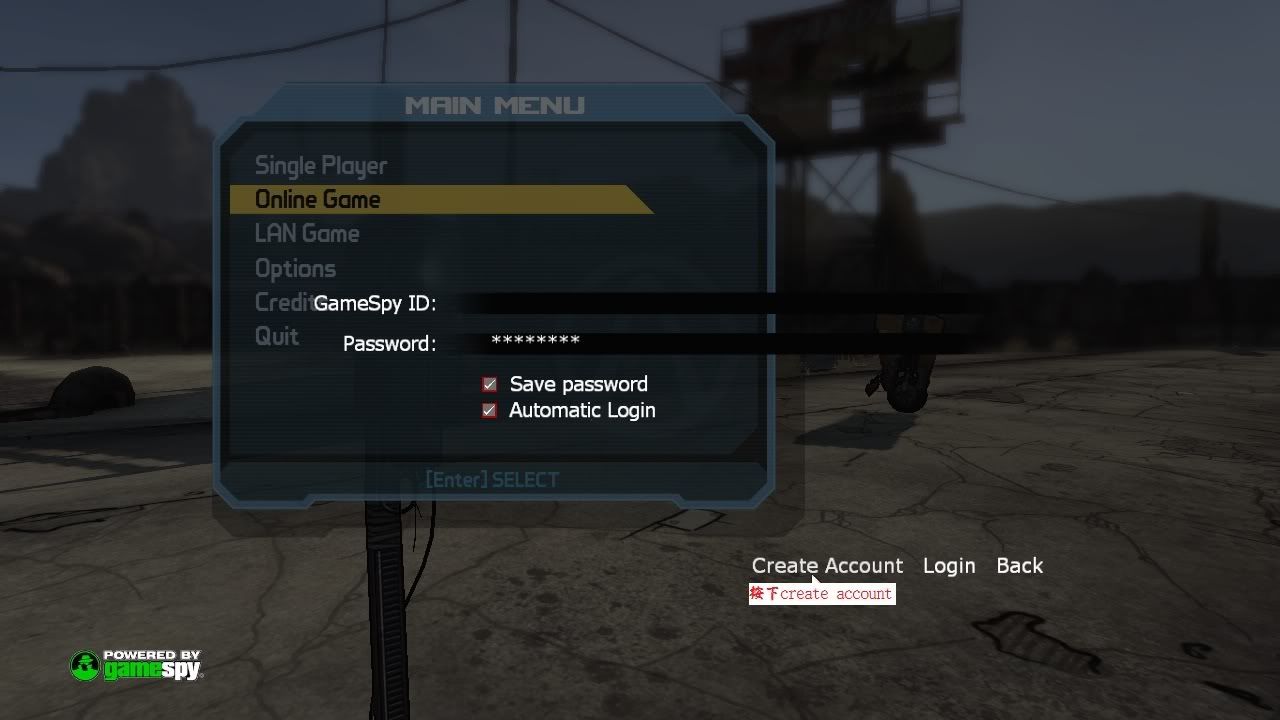This screenshot has width=1280, height=720.
Task: Click the GameSpy ID input field
Action: click(x=720, y=304)
